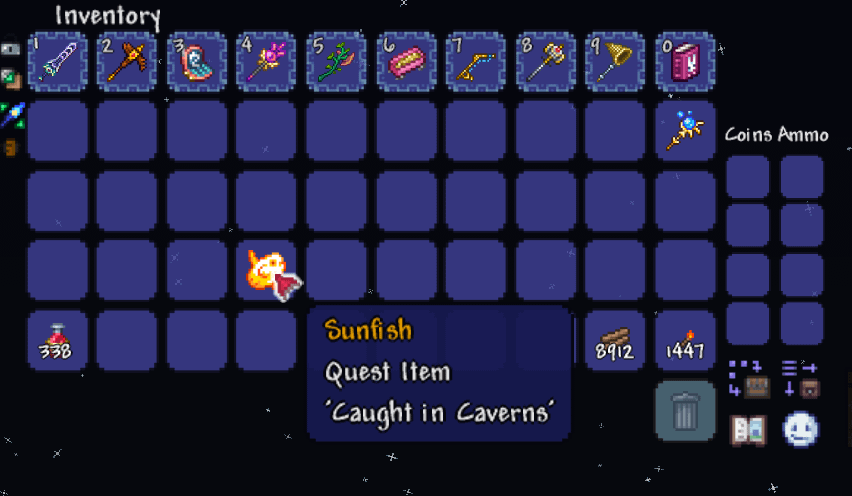
Task: Pick up the blue-orb golden staff
Action: pyautogui.click(x=687, y=131)
